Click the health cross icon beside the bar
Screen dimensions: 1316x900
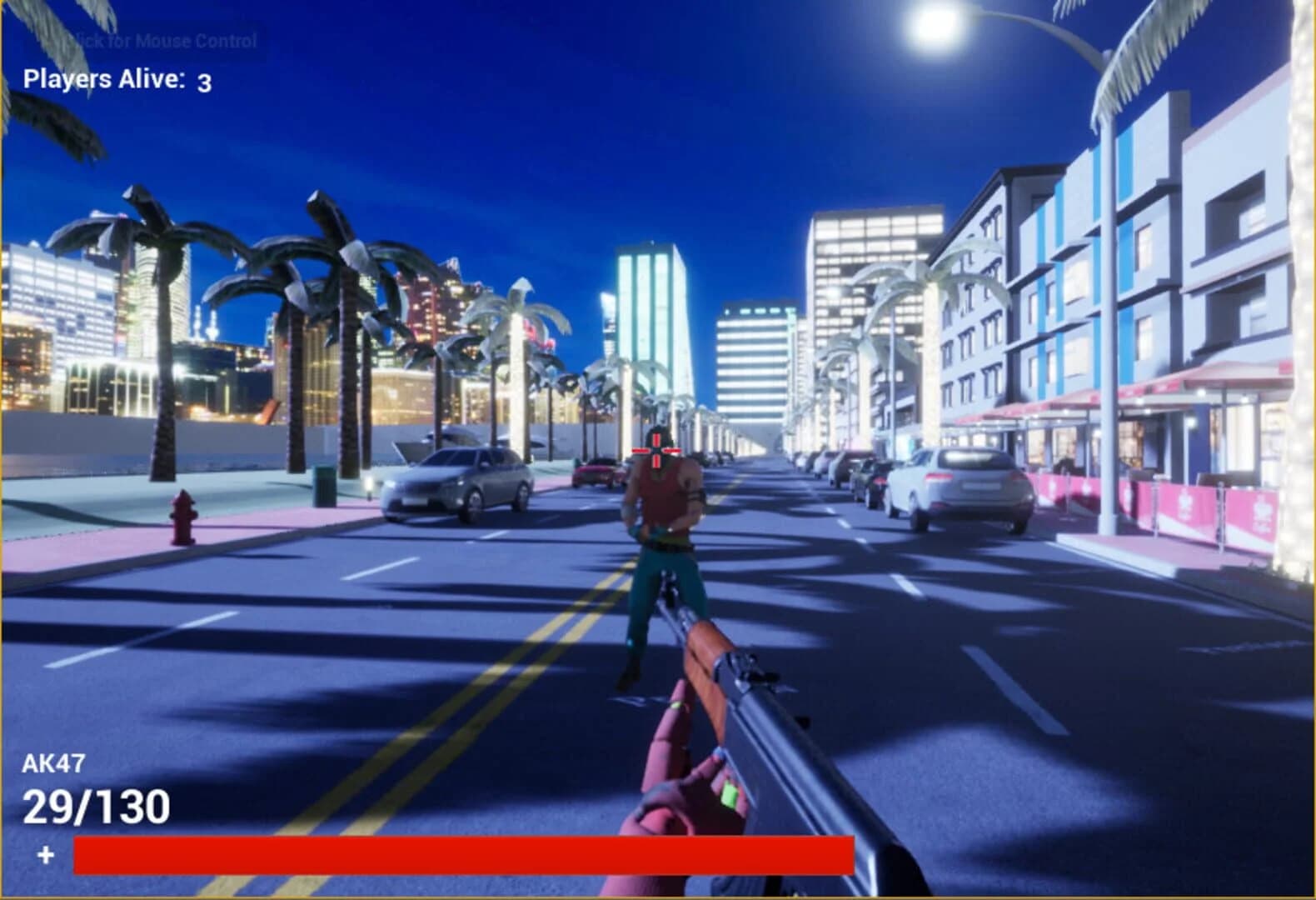pos(46,853)
